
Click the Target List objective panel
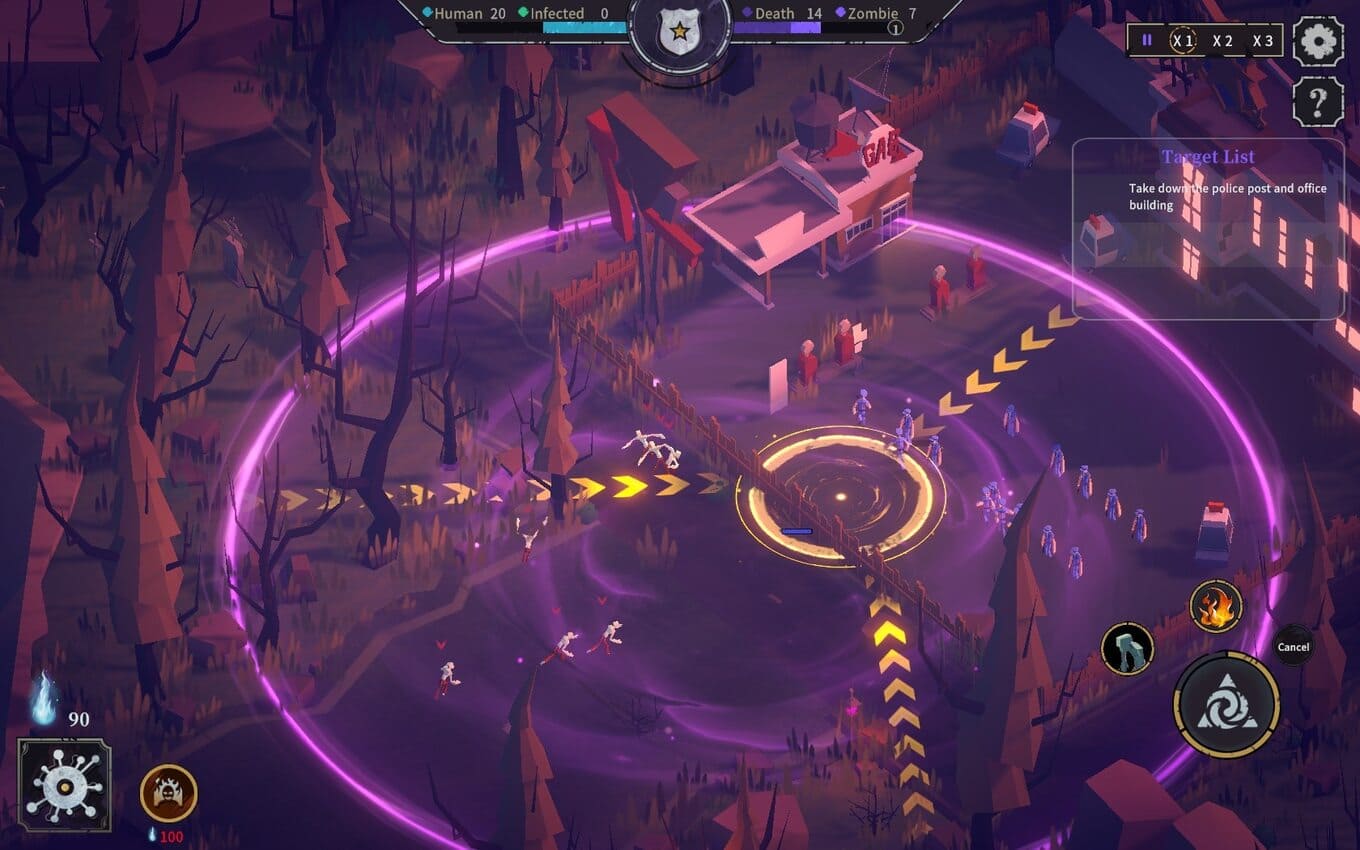pyautogui.click(x=1208, y=228)
